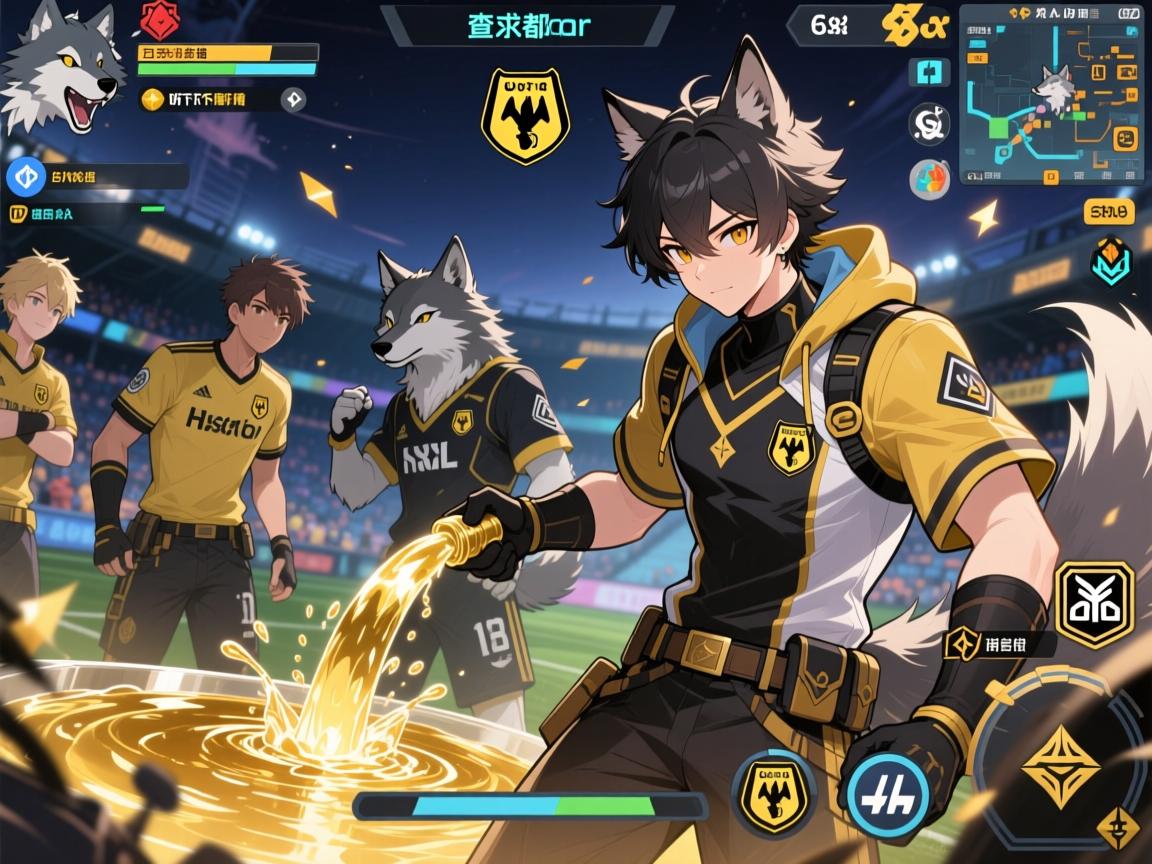Activate the cyan and orange hexagon icon
The width and height of the screenshot is (1152, 864).
click(1109, 261)
